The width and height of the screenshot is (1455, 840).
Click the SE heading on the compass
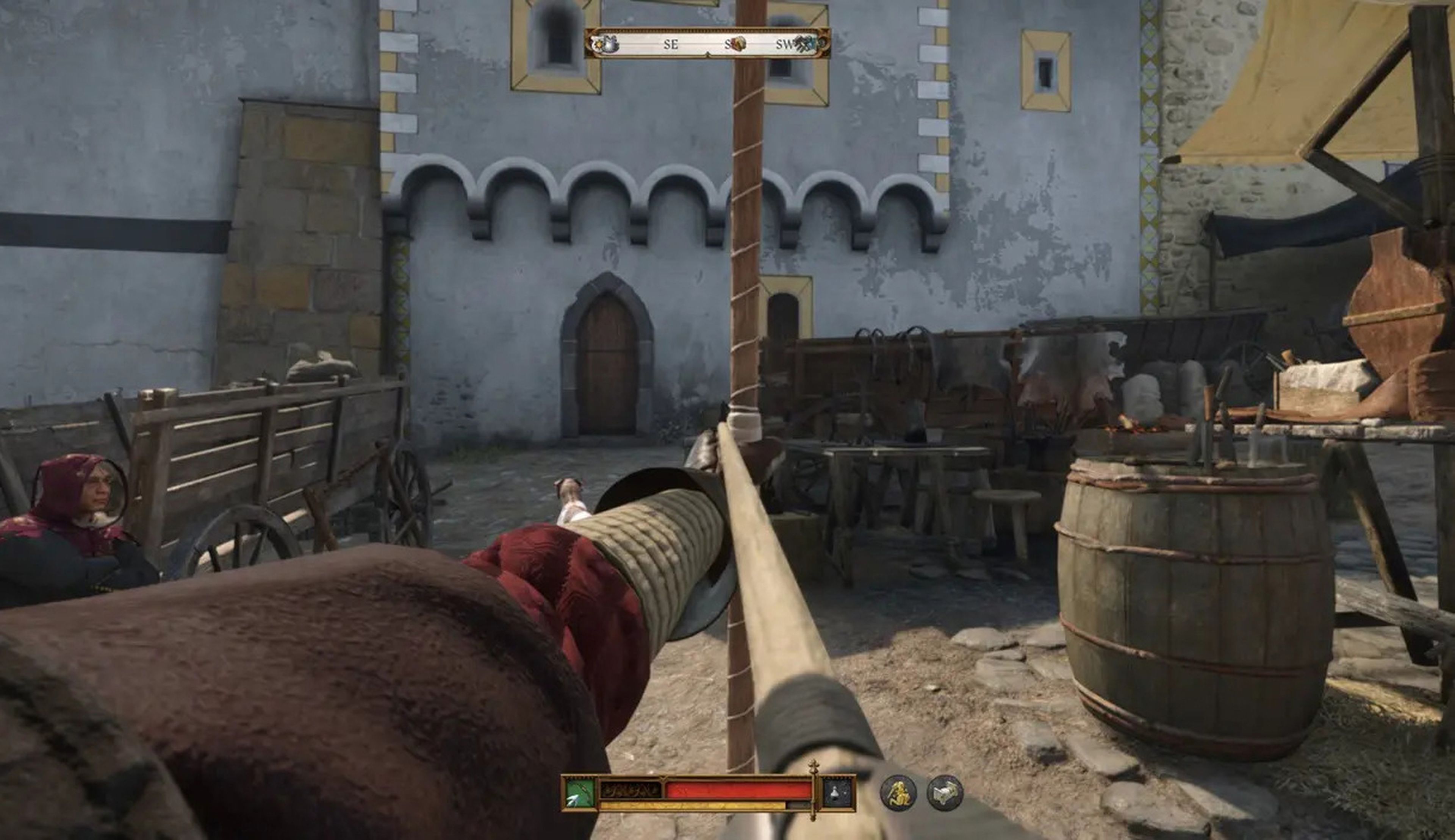click(671, 44)
